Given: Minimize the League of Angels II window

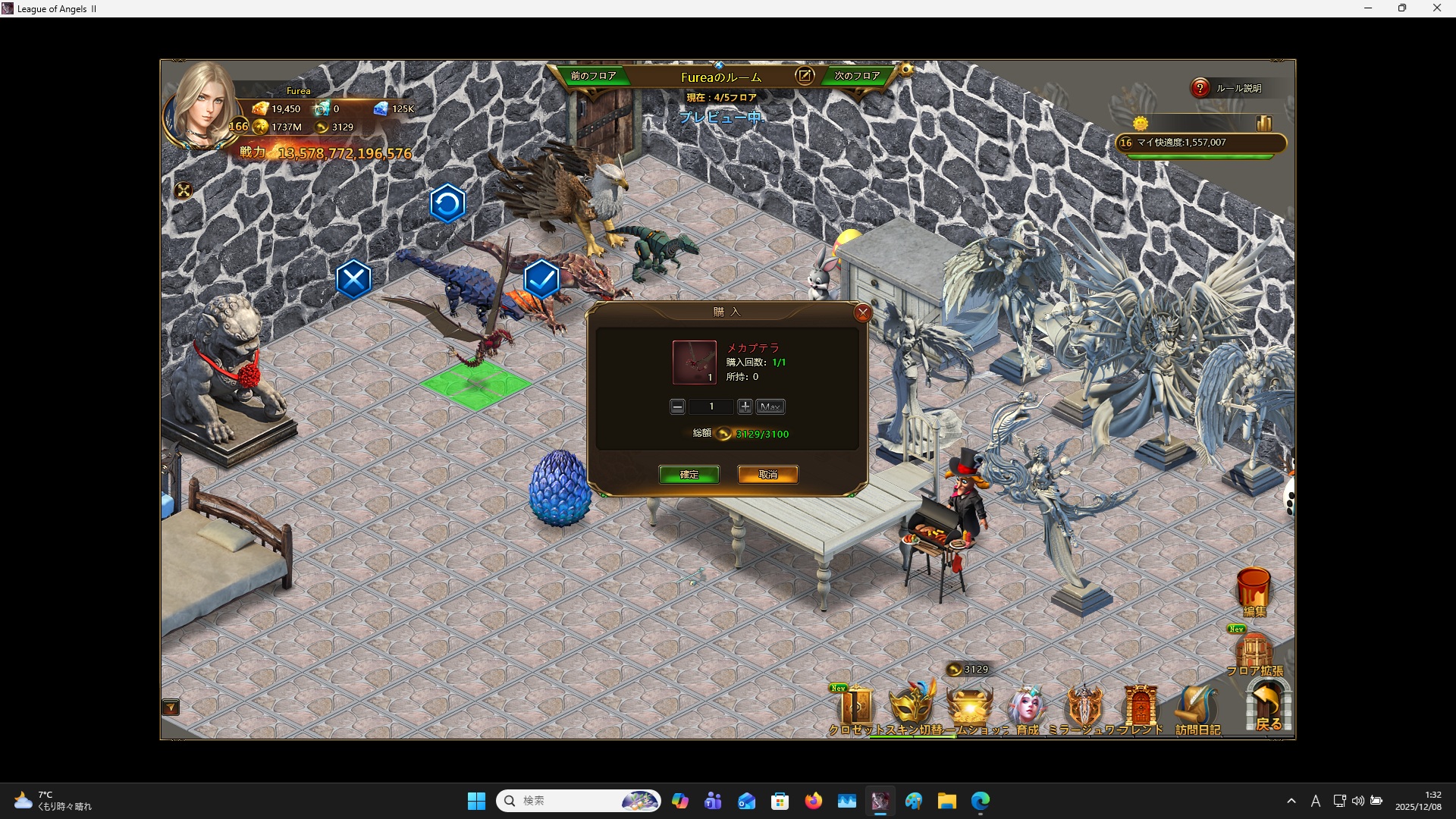Looking at the screenshot, I should tap(1368, 8).
